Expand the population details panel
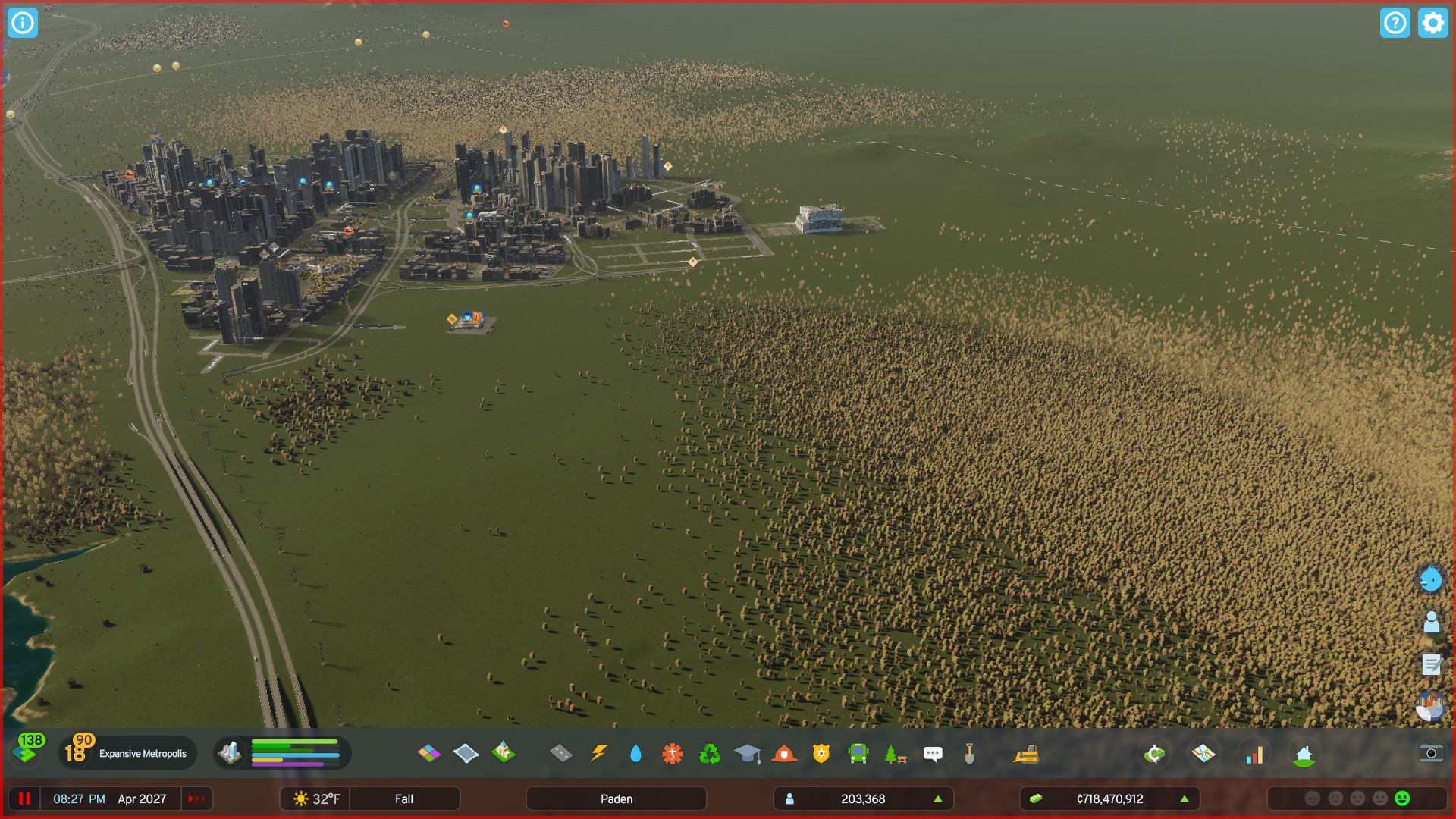Image resolution: width=1456 pixels, height=819 pixels. (x=938, y=799)
